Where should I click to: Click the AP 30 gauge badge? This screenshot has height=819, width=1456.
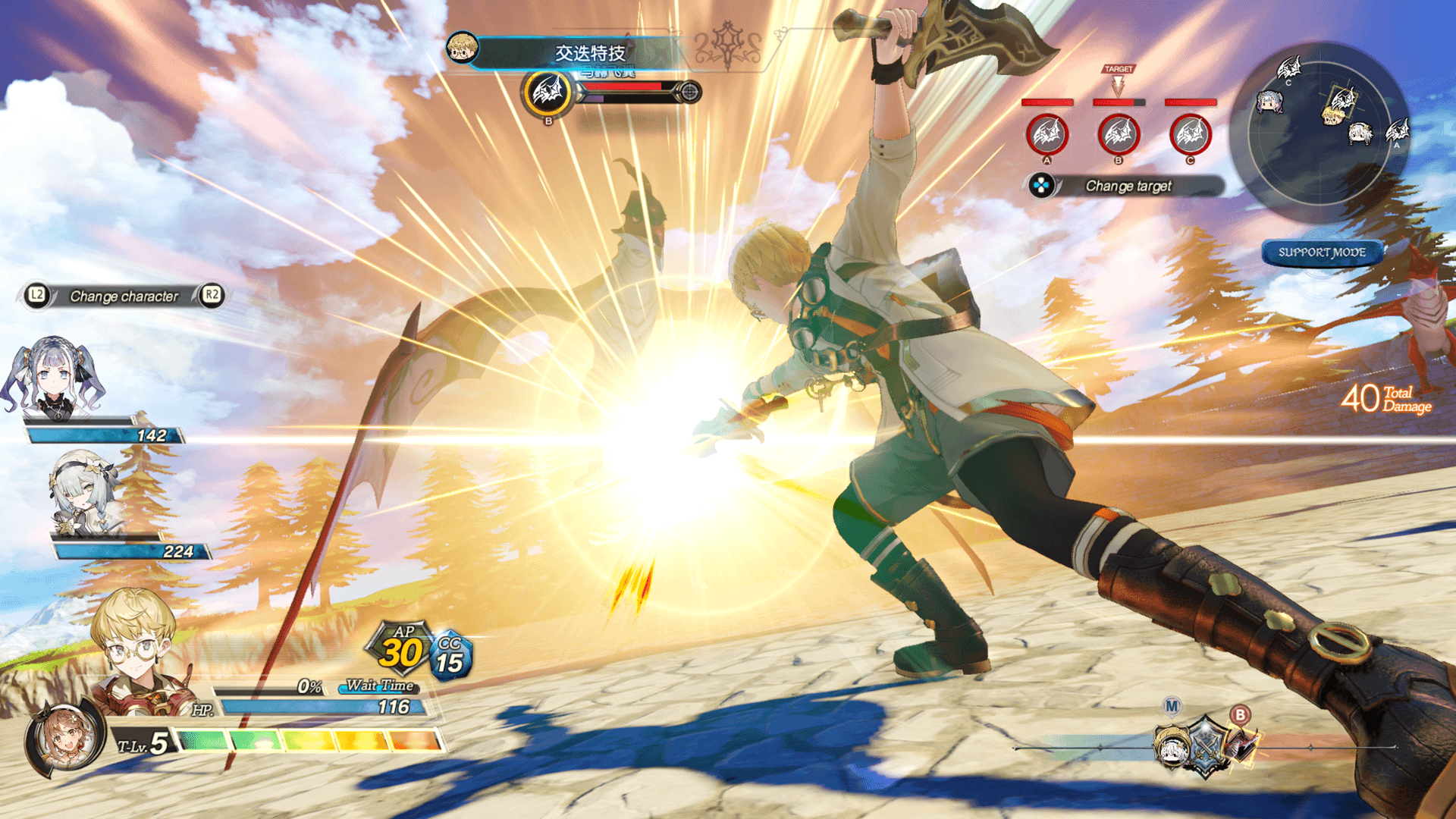coord(400,649)
